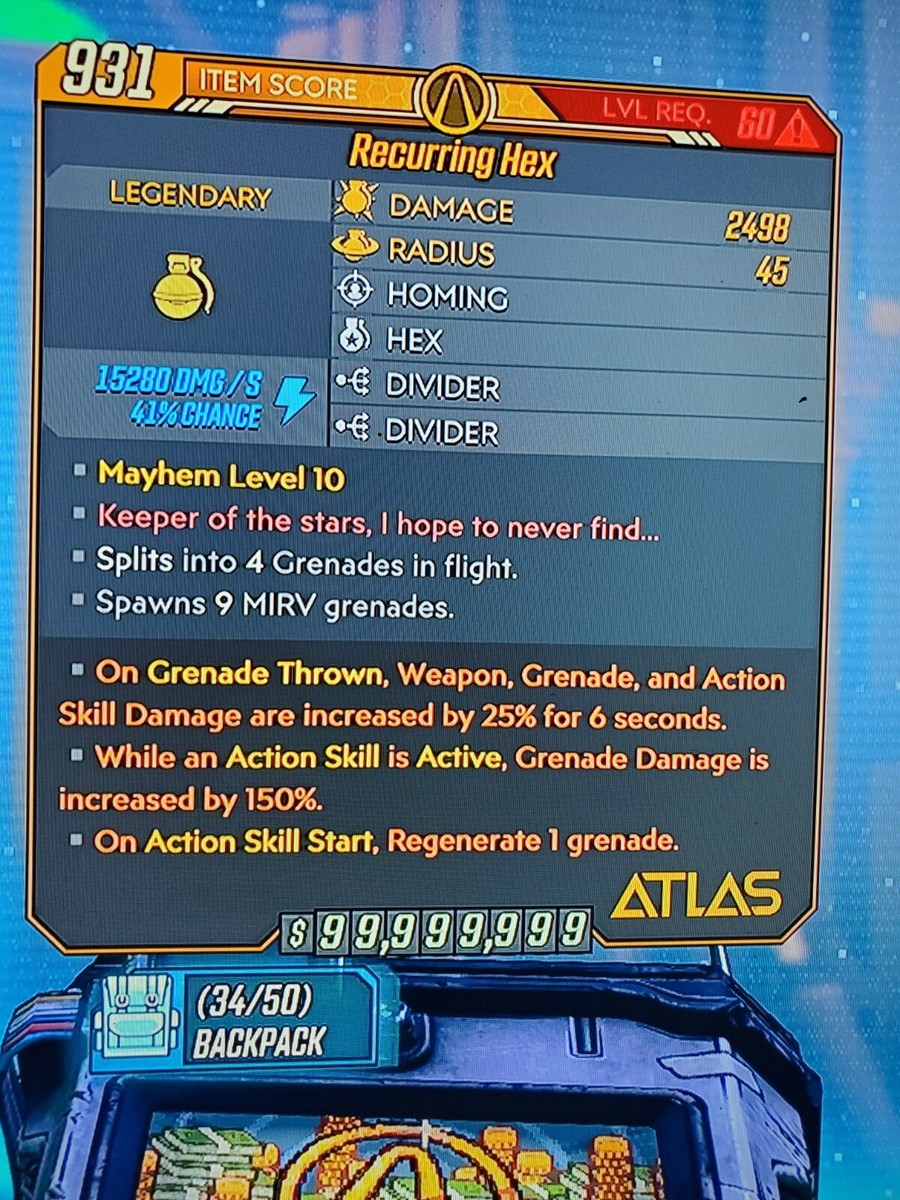Viewport: 900px width, 1200px height.
Task: Select the Recurring Hex item card
Action: 451,157
